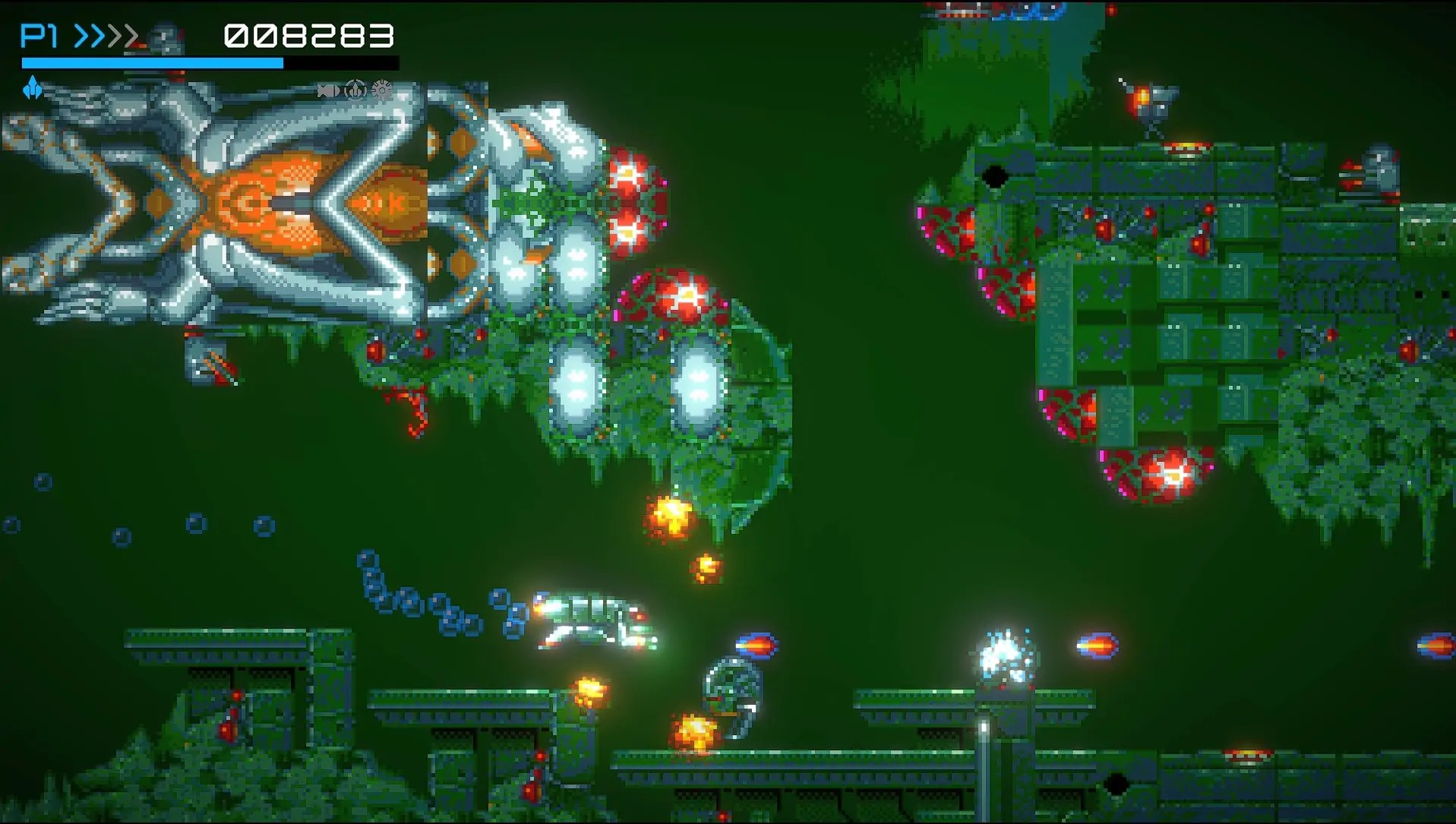The height and width of the screenshot is (824, 1456).
Task: Choose the gear-shaped burst weapon icon
Action: (x=382, y=90)
